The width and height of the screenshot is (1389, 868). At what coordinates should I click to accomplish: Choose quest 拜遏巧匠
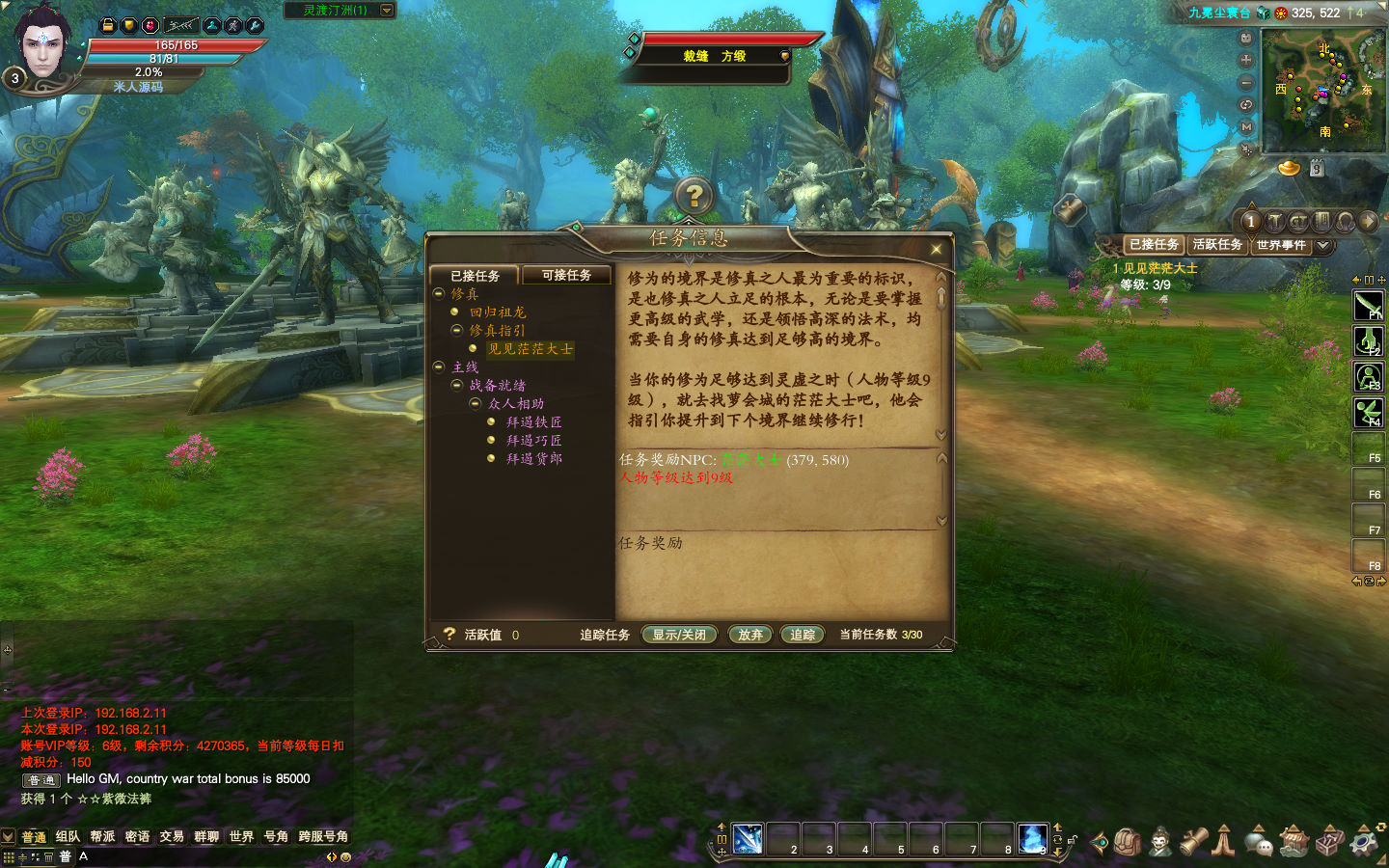[534, 441]
